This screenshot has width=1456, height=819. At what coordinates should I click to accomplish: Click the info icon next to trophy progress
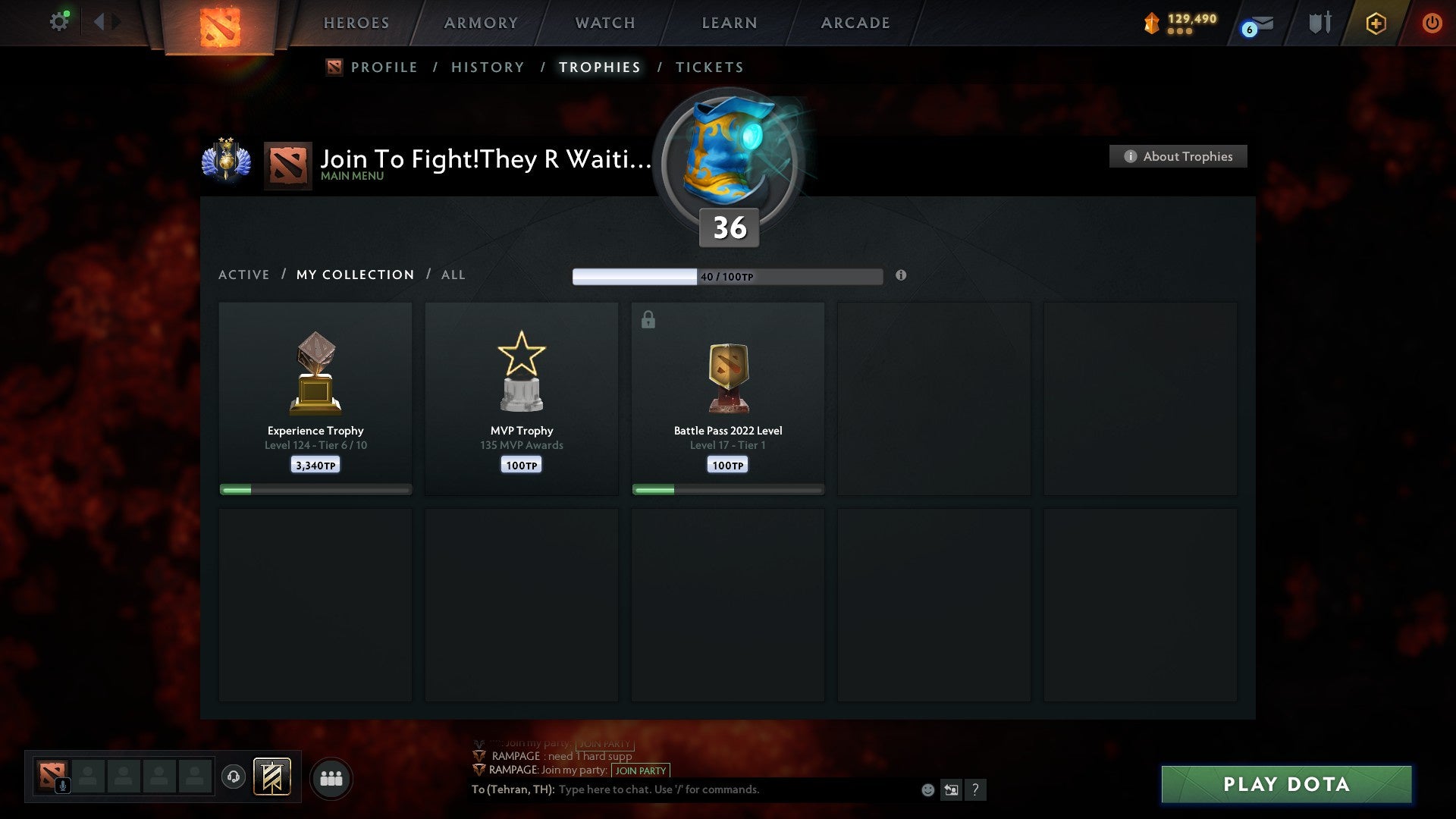(x=901, y=276)
